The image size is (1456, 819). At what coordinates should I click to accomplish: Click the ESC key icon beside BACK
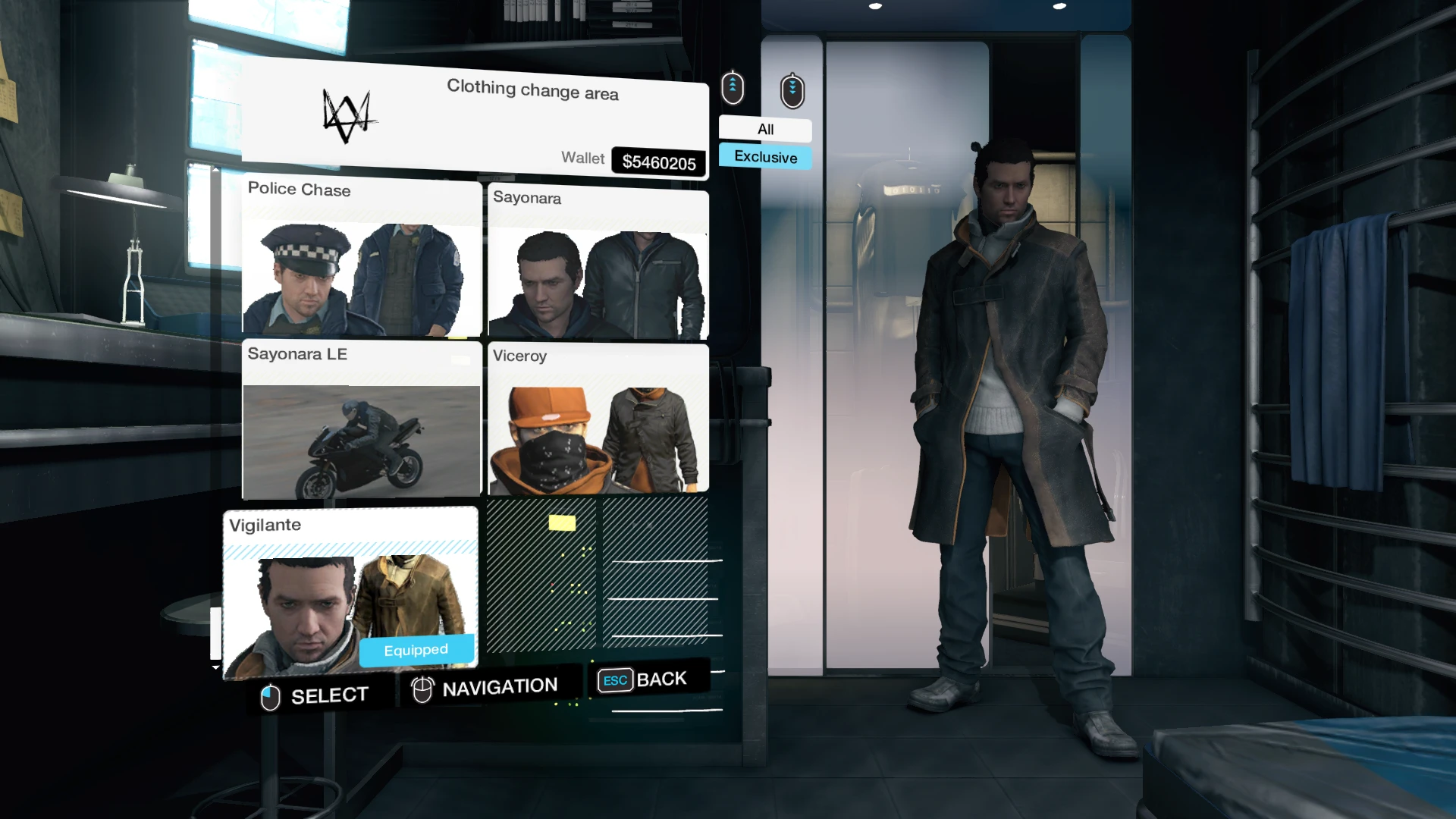click(x=614, y=679)
